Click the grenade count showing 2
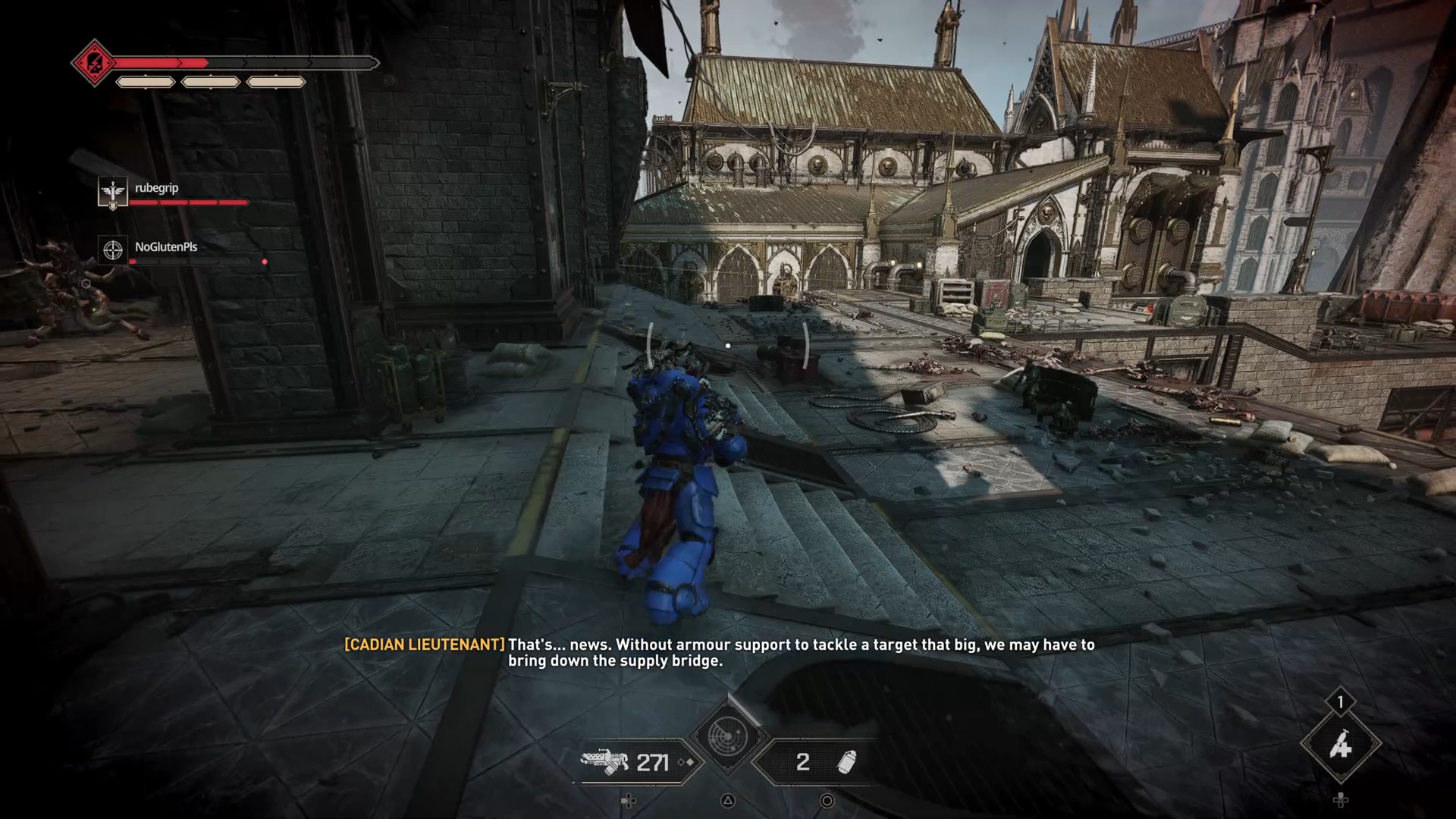This screenshot has width=1456, height=819. [x=804, y=762]
